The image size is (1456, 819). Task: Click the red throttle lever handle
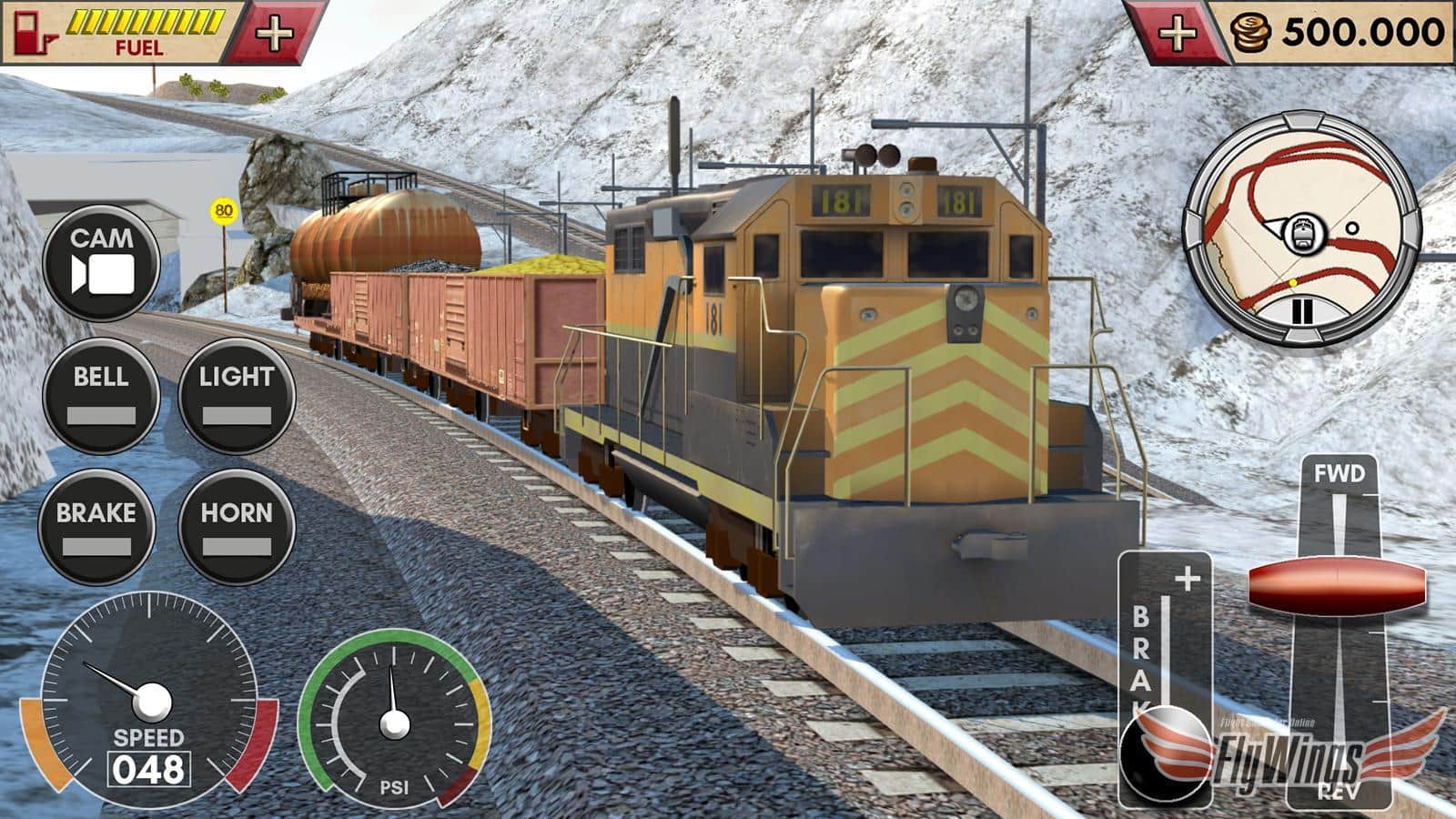(1337, 585)
